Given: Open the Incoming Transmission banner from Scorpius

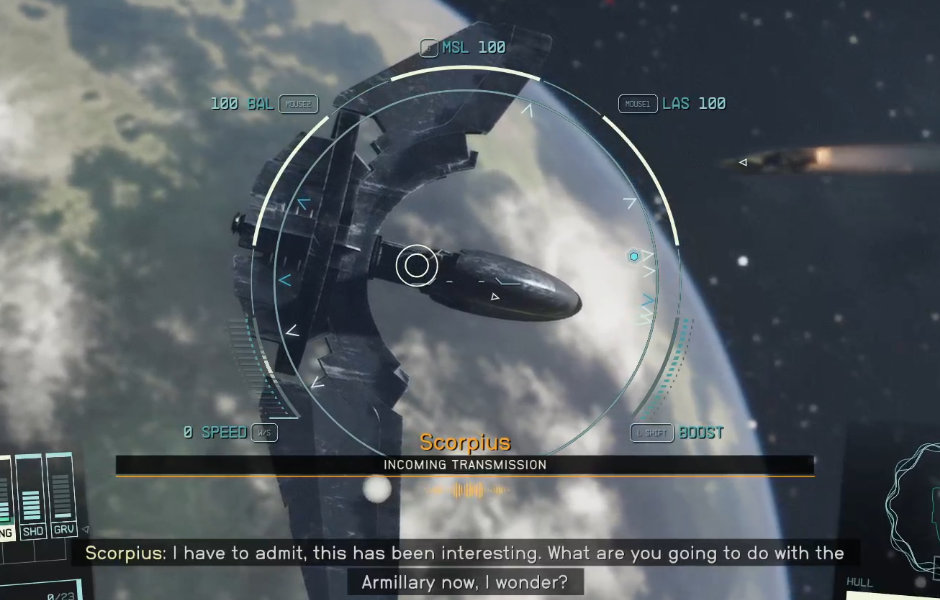Looking at the screenshot, I should pyautogui.click(x=465, y=465).
